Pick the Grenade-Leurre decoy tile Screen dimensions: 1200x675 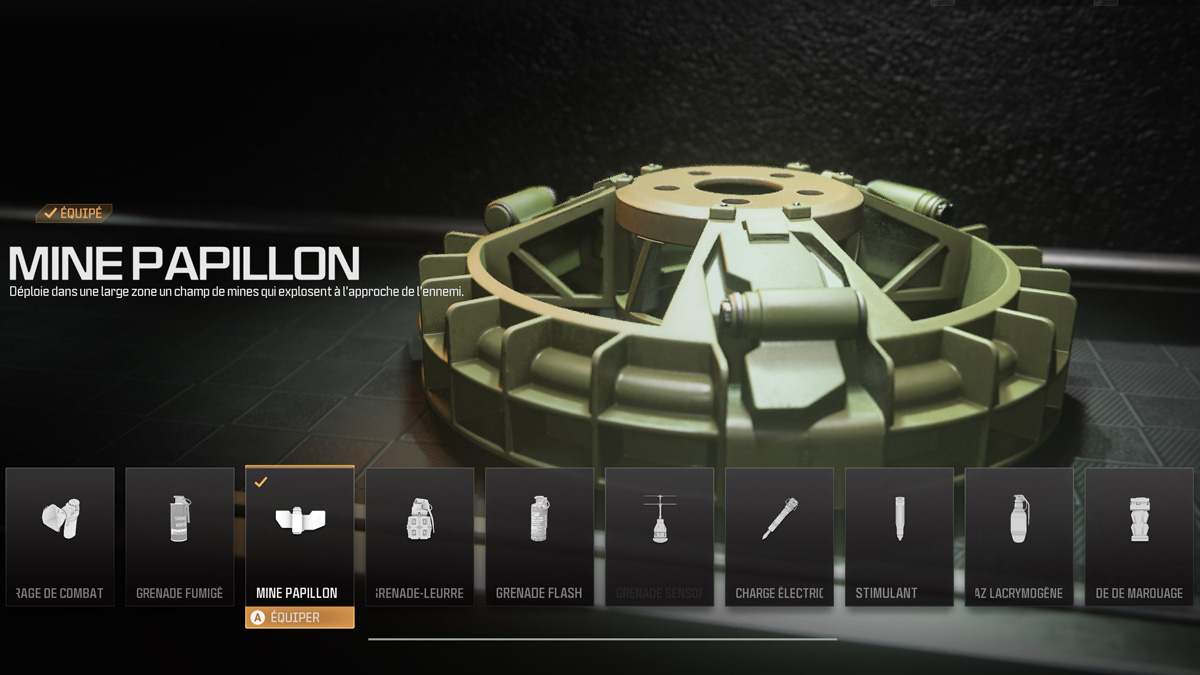pyautogui.click(x=420, y=537)
